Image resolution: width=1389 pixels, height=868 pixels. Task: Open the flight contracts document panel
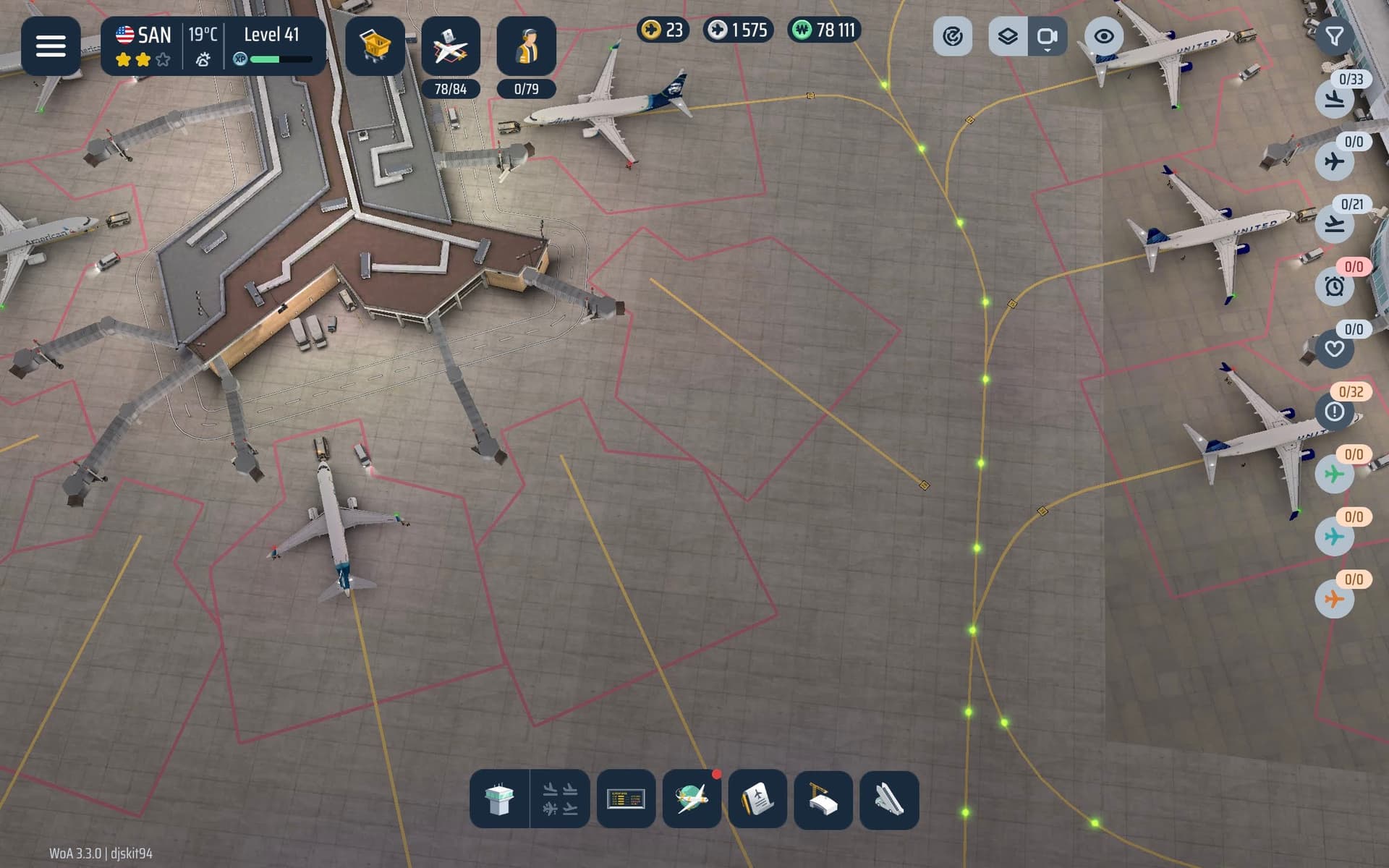click(757, 799)
